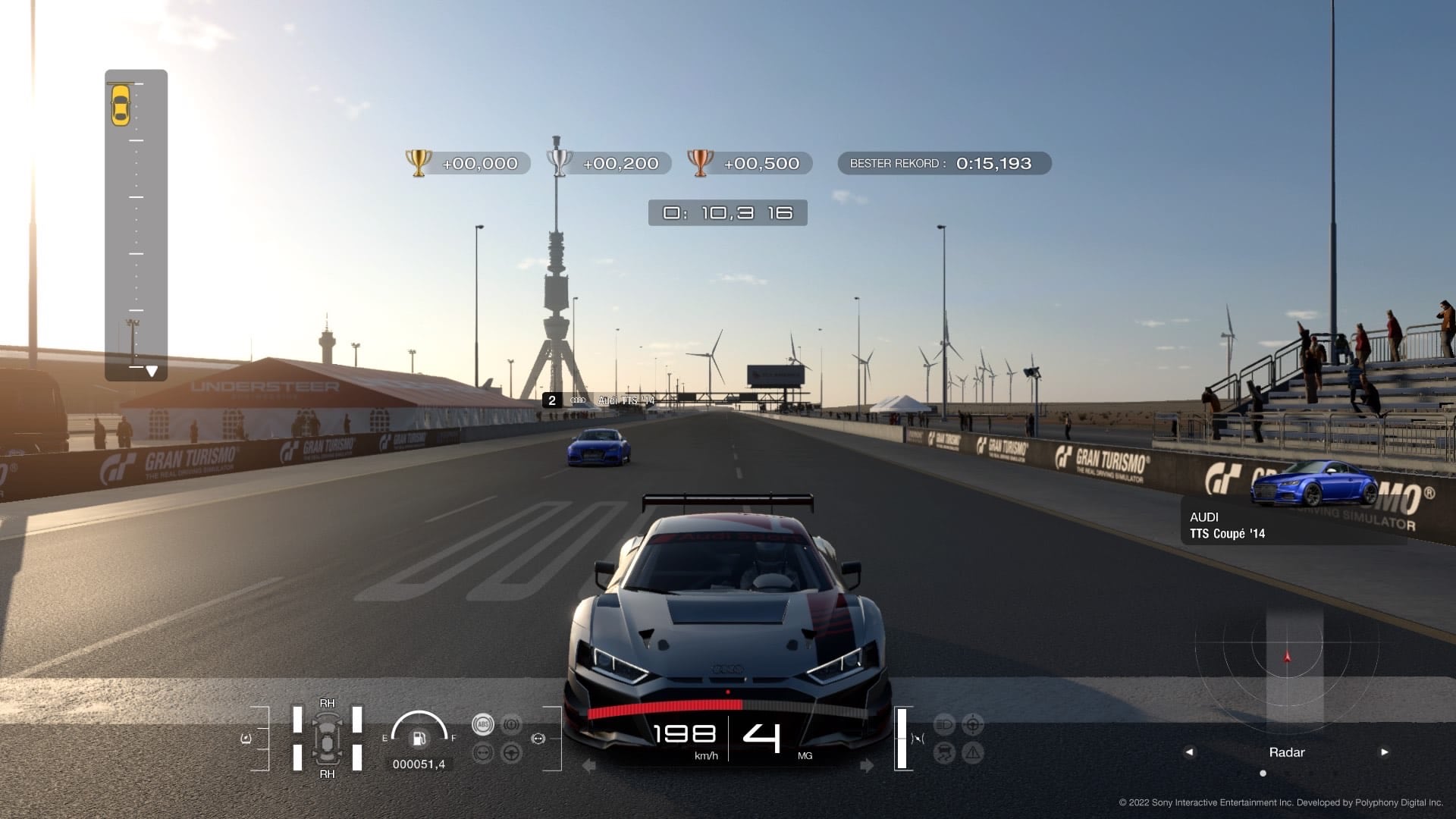Select the bronze trophy target time
Viewport: 1456px width, 819px height.
[x=748, y=163]
